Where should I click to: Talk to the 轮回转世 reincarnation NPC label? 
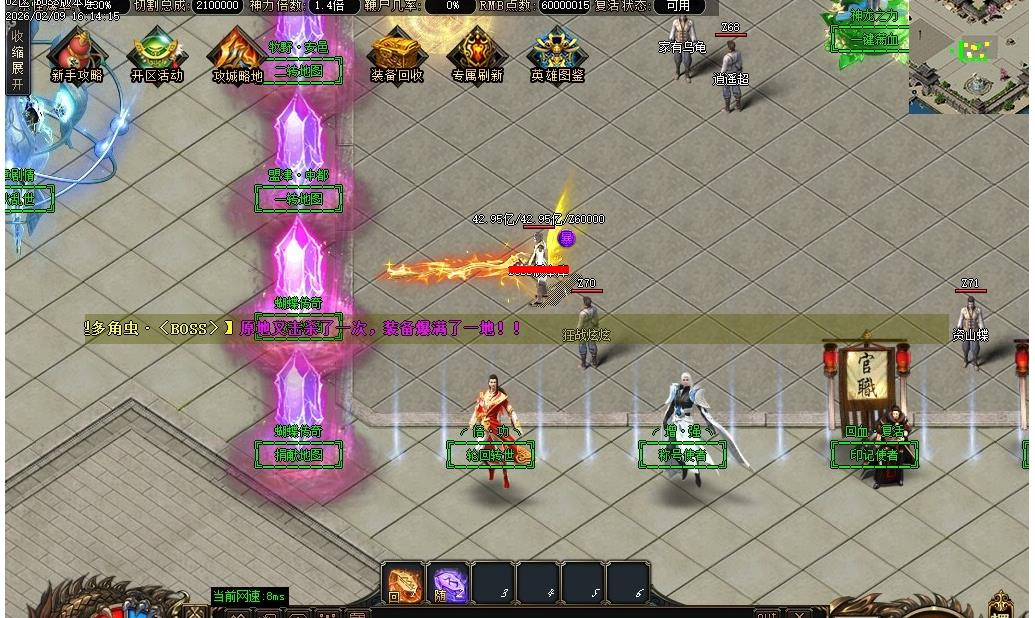pyautogui.click(x=490, y=456)
